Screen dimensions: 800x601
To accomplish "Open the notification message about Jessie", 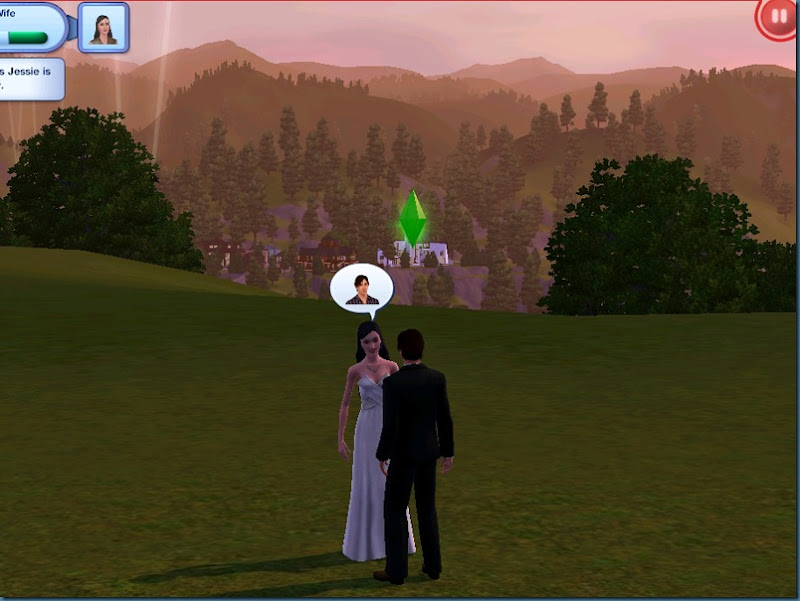I will (x=30, y=78).
